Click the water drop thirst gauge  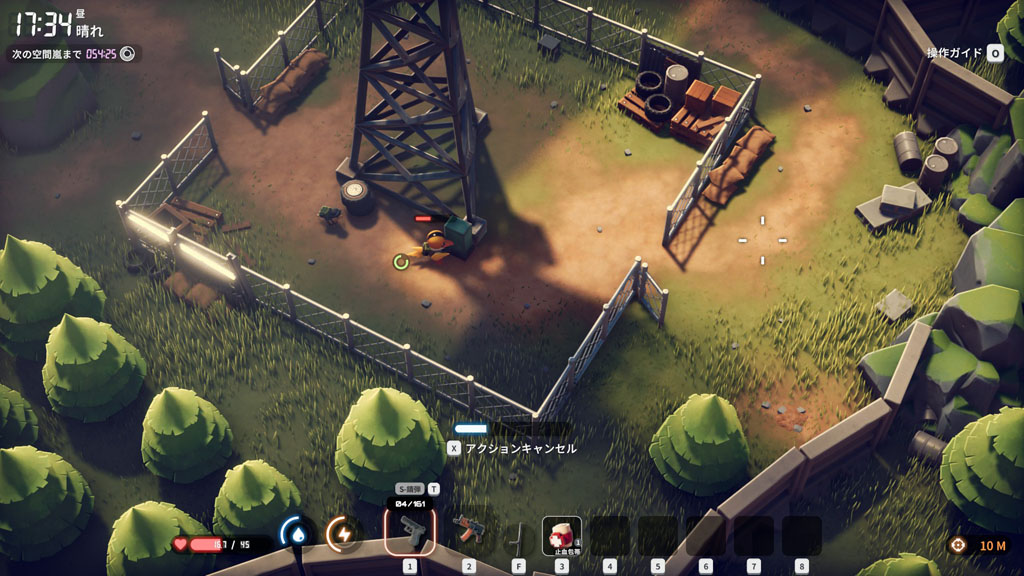pyautogui.click(x=296, y=534)
